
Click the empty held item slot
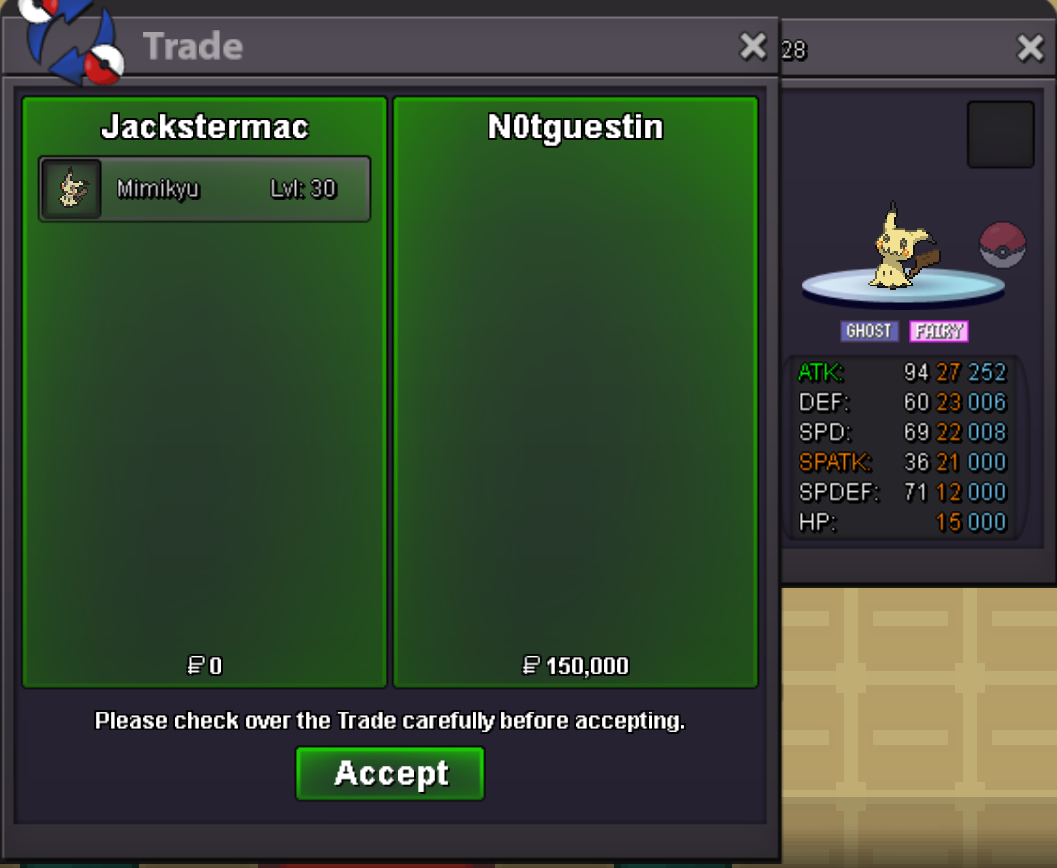pyautogui.click(x=1000, y=134)
